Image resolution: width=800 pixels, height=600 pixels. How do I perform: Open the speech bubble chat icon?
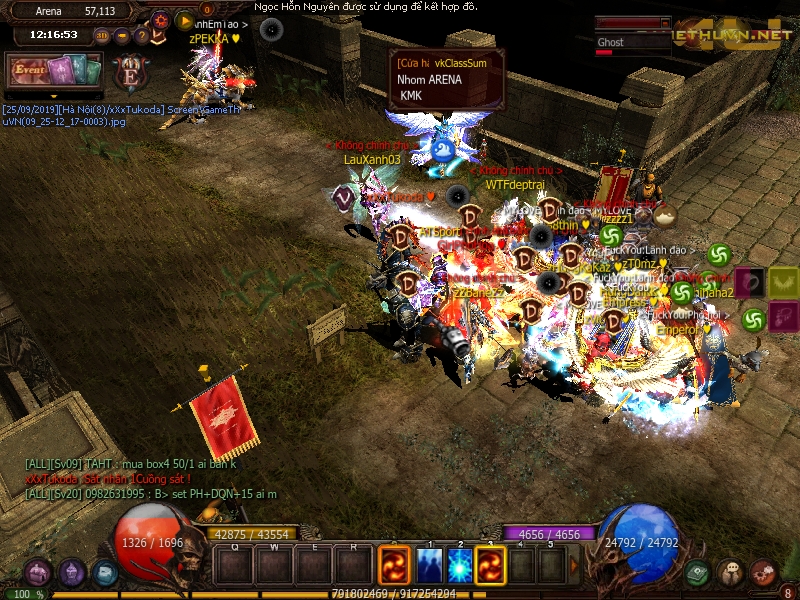pyautogui.click(x=731, y=573)
